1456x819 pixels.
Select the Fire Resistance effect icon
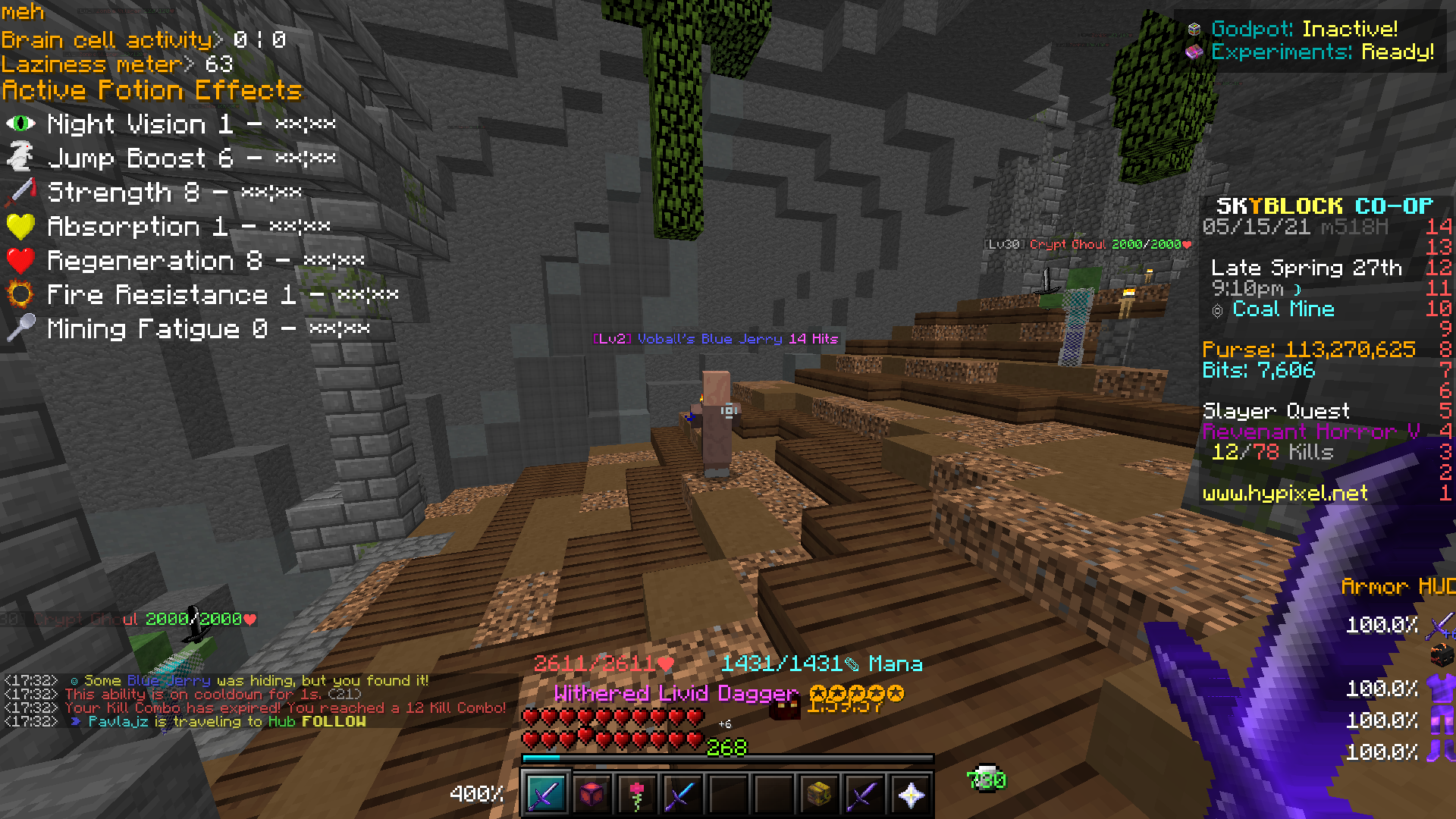pos(20,293)
